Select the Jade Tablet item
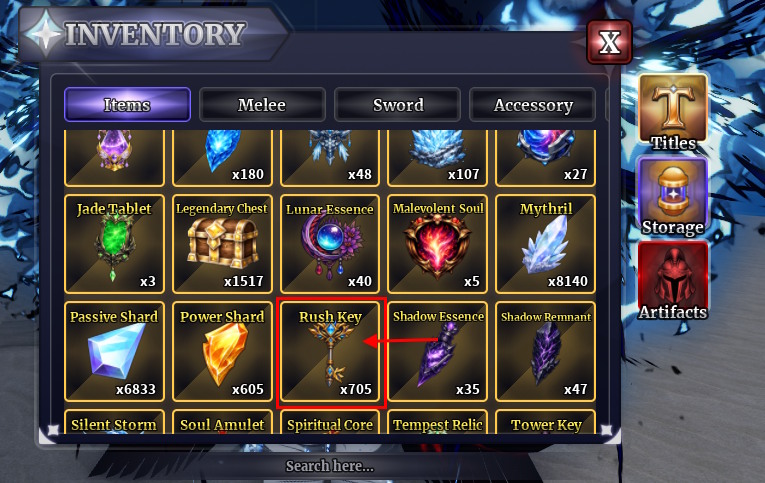The width and height of the screenshot is (765, 483). (x=114, y=243)
